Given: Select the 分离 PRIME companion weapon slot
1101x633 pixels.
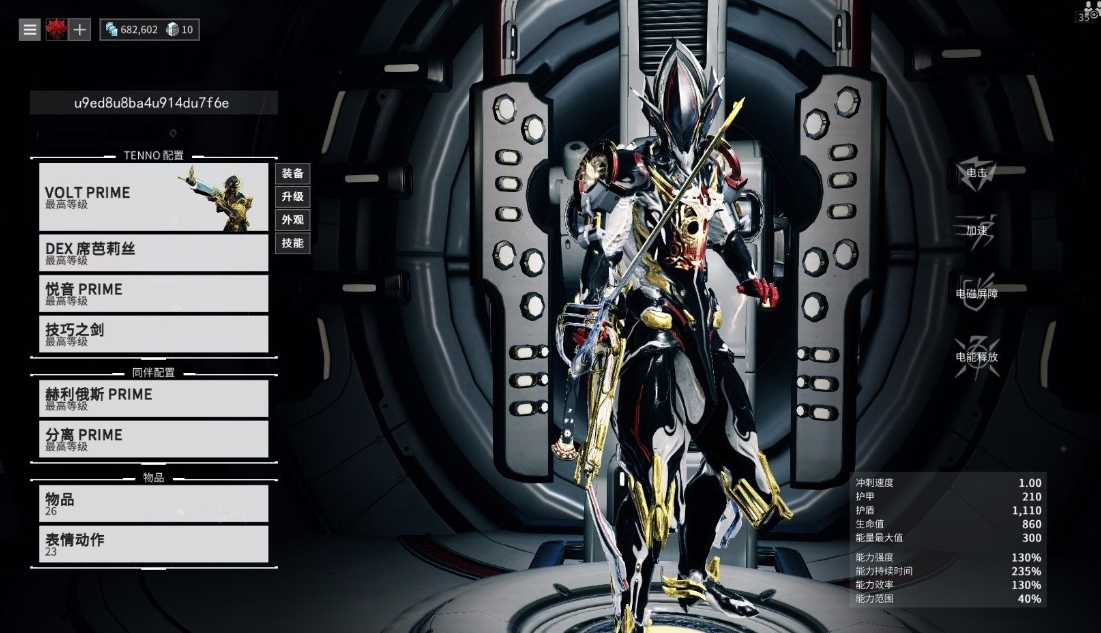Looking at the screenshot, I should 154,439.
